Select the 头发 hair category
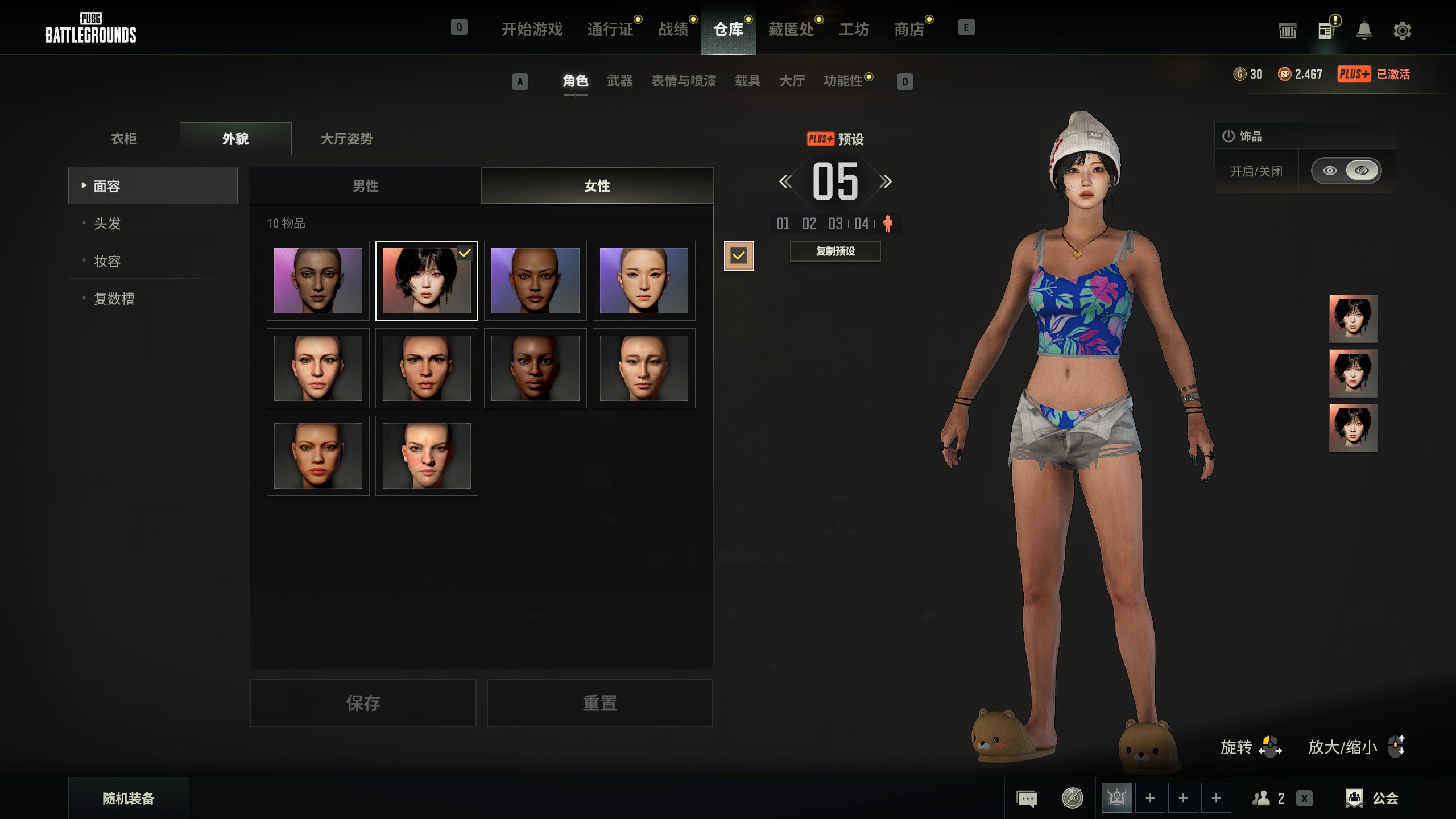Screen dimensions: 1456x819 [x=107, y=224]
